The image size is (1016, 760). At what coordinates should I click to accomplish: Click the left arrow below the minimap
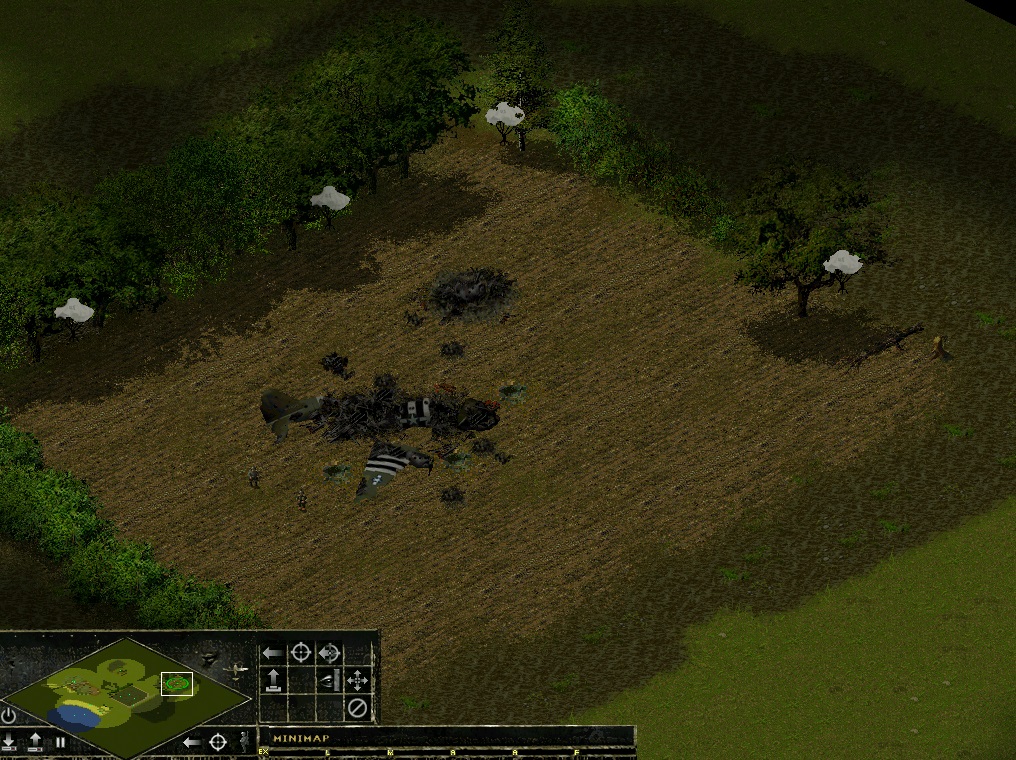click(191, 742)
